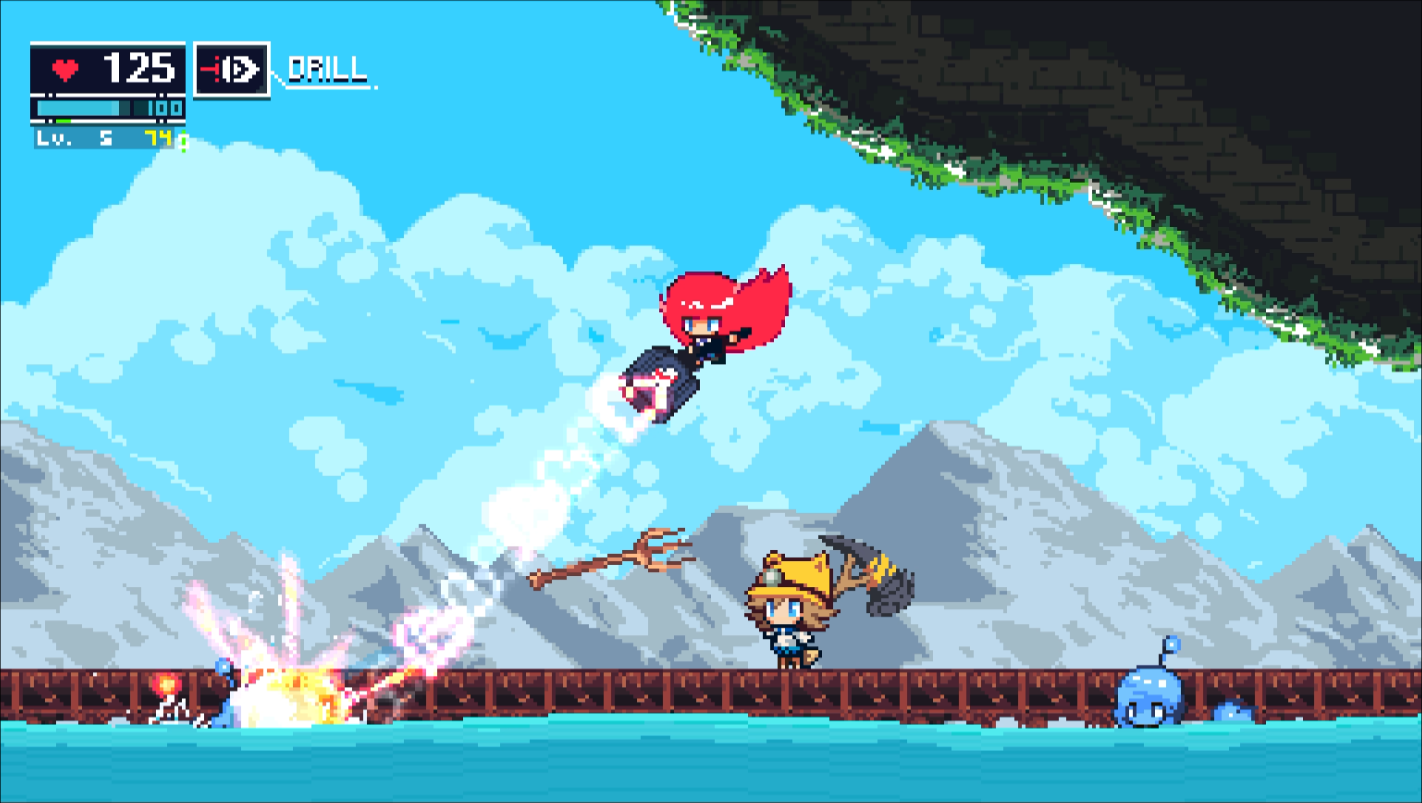Click the yellow gold counter showing 74
This screenshot has height=803, width=1422.
pyautogui.click(x=160, y=136)
